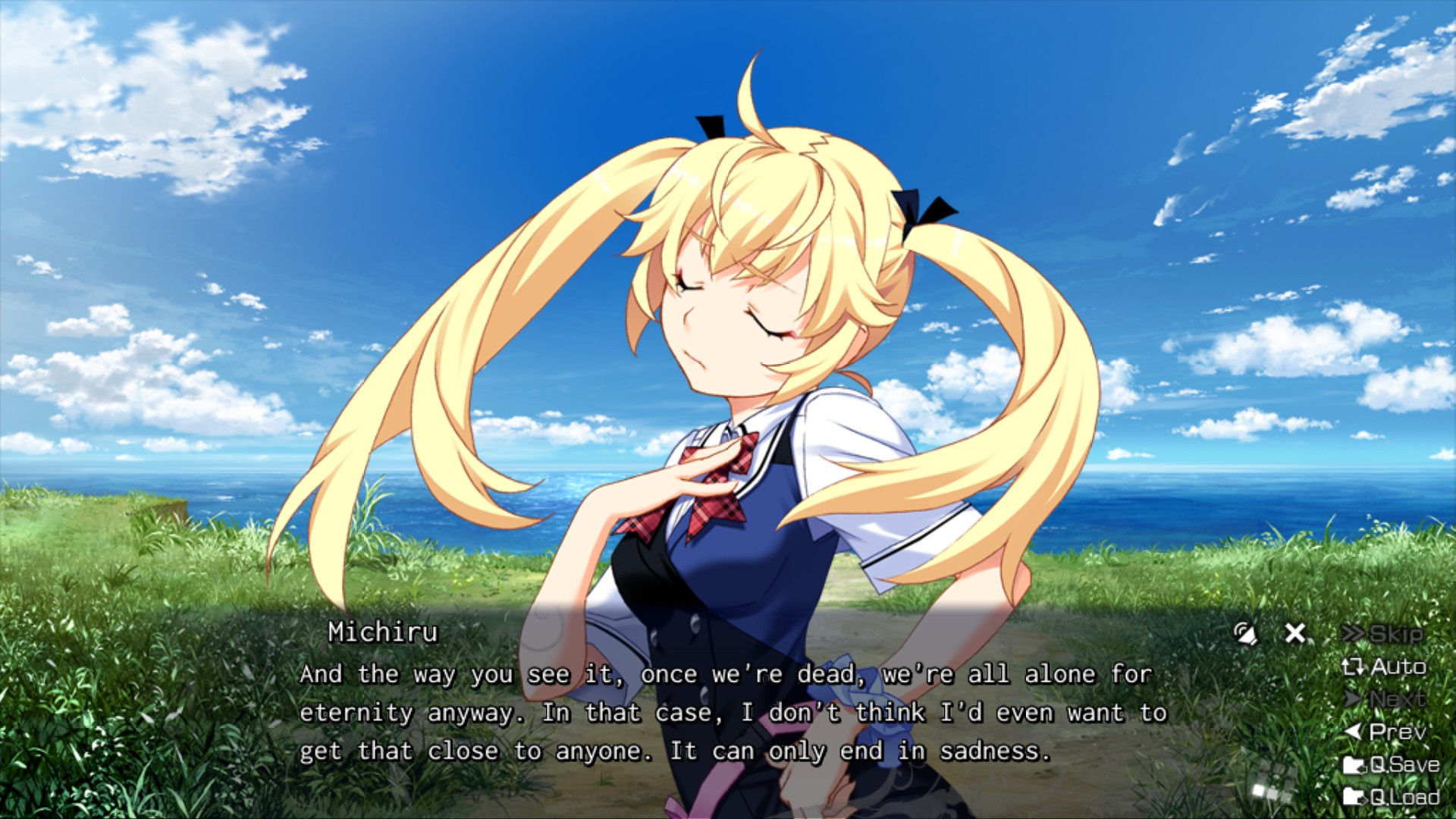Jump ahead with the Next button

(1385, 699)
